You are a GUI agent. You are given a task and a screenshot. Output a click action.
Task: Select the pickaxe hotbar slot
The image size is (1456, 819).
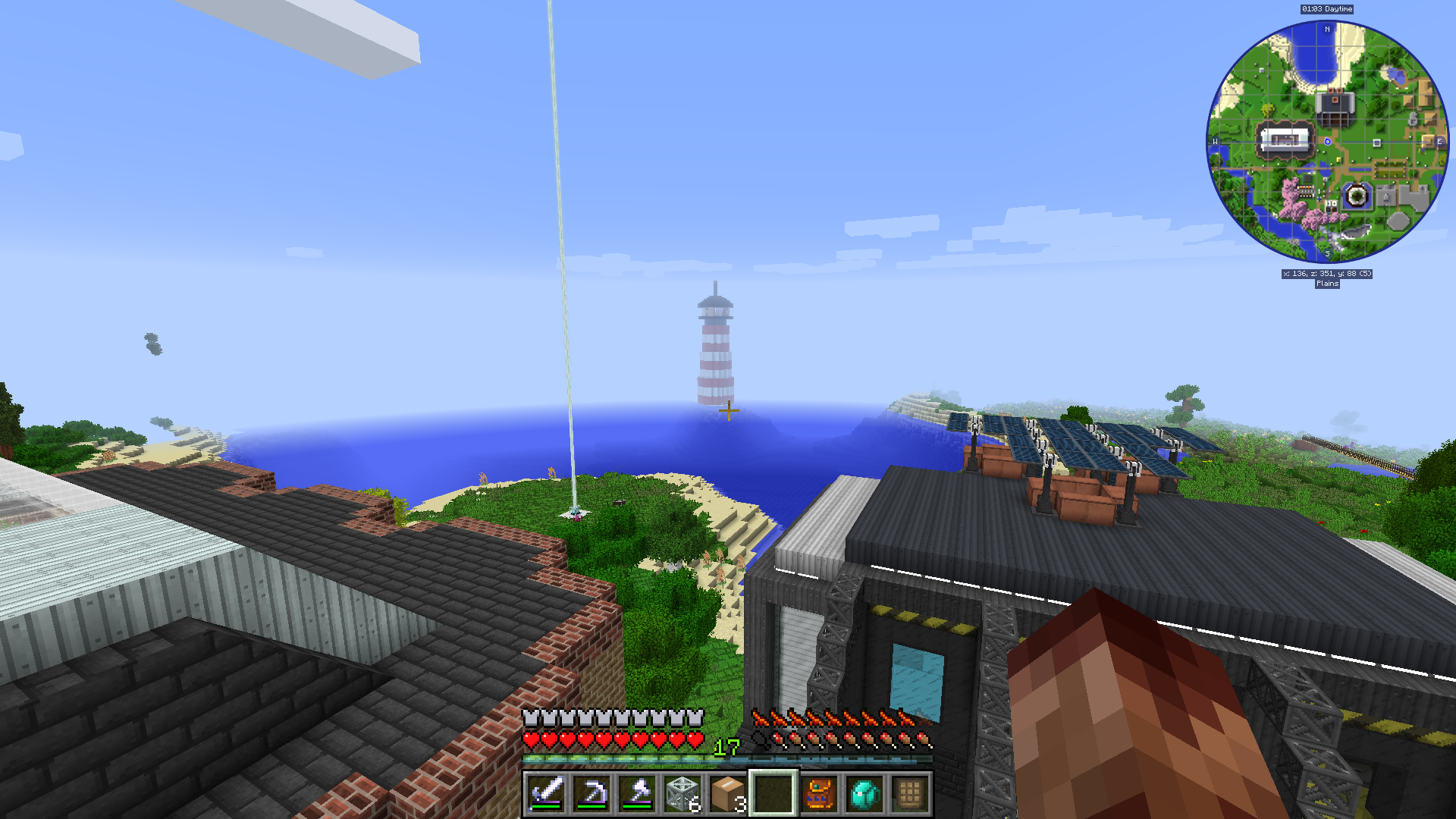point(591,793)
